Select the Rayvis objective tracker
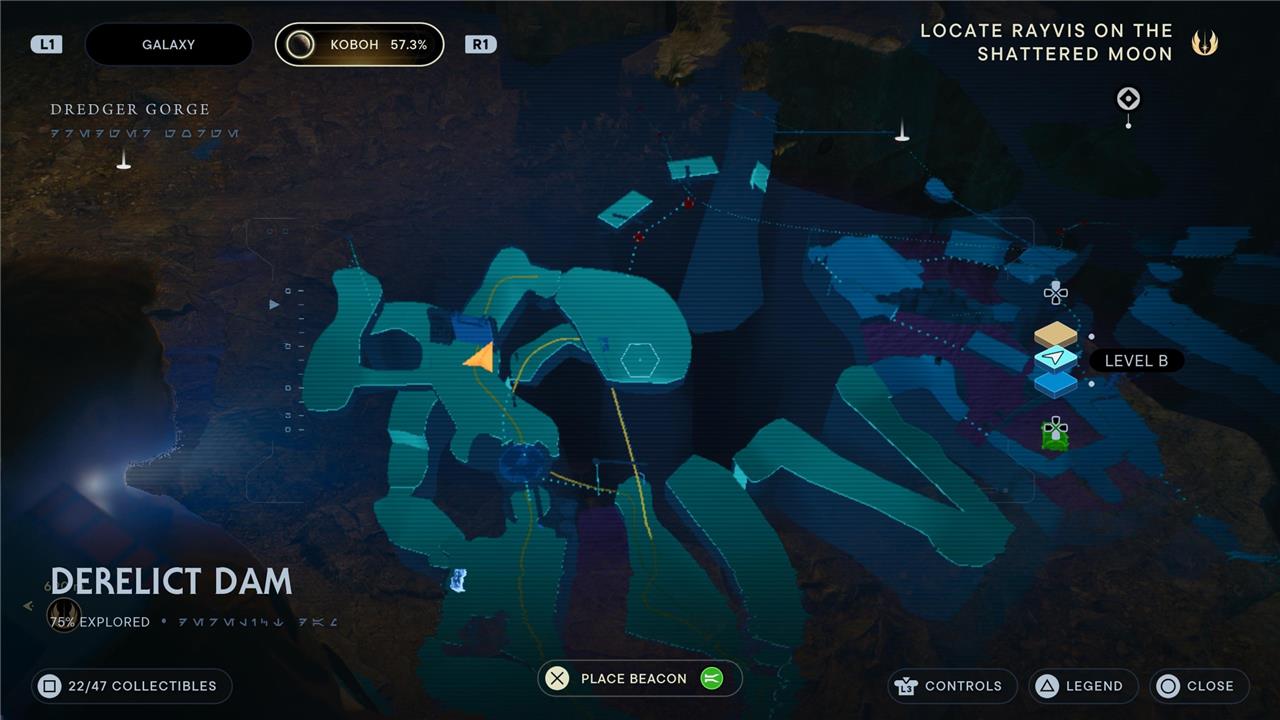1280x720 pixels. coord(1046,42)
